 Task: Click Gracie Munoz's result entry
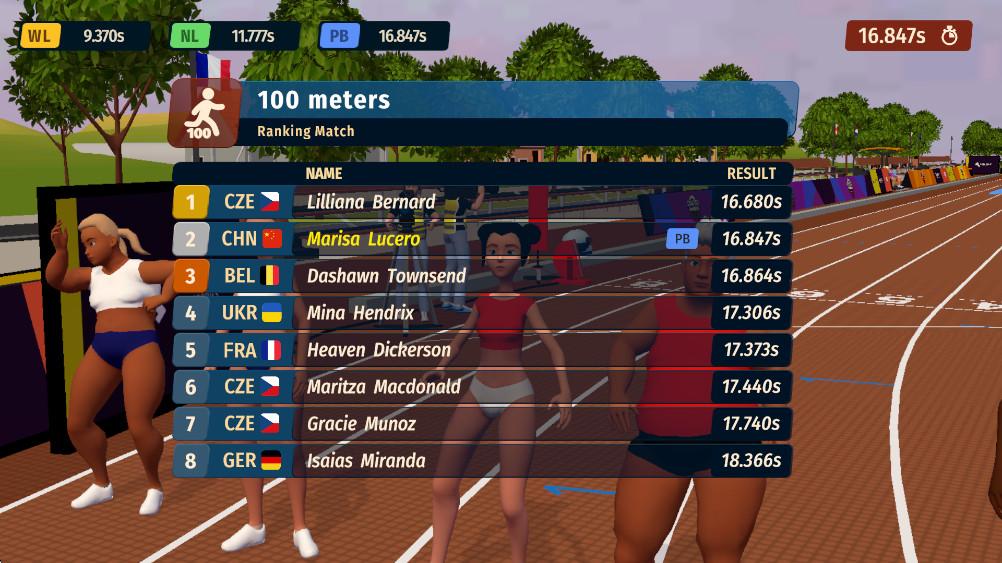tap(482, 424)
